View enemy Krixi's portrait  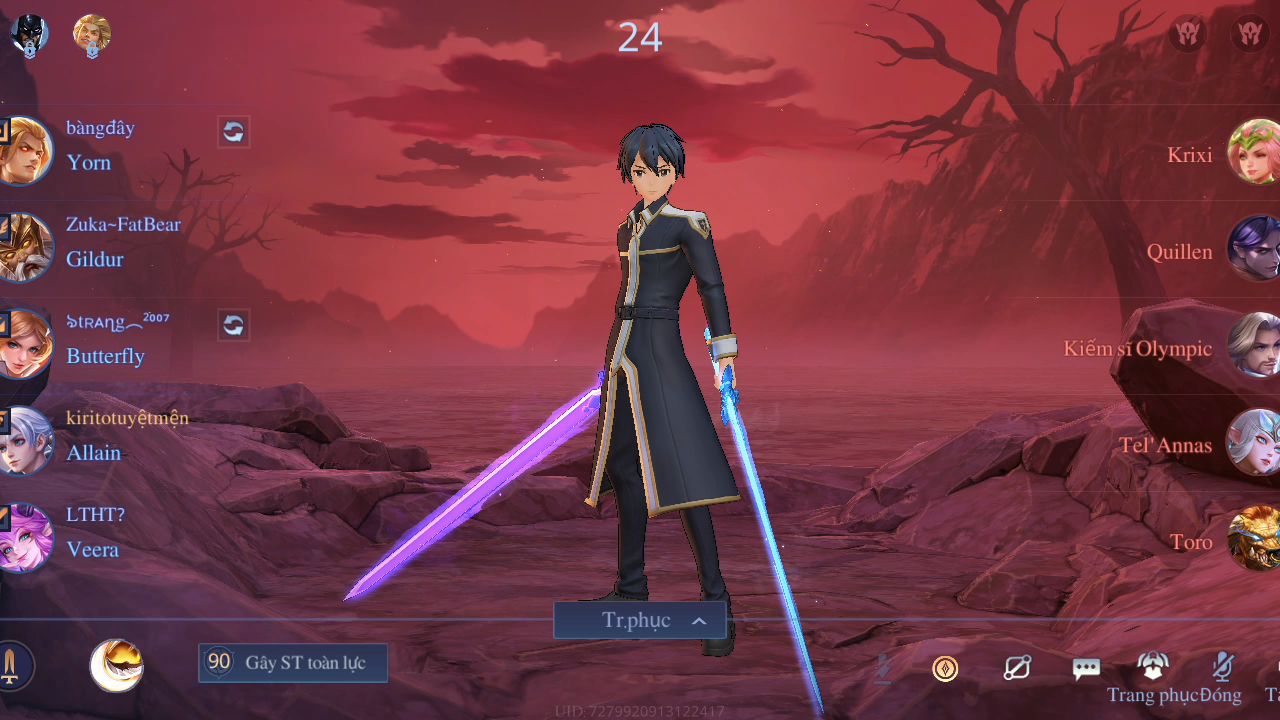click(x=1254, y=152)
